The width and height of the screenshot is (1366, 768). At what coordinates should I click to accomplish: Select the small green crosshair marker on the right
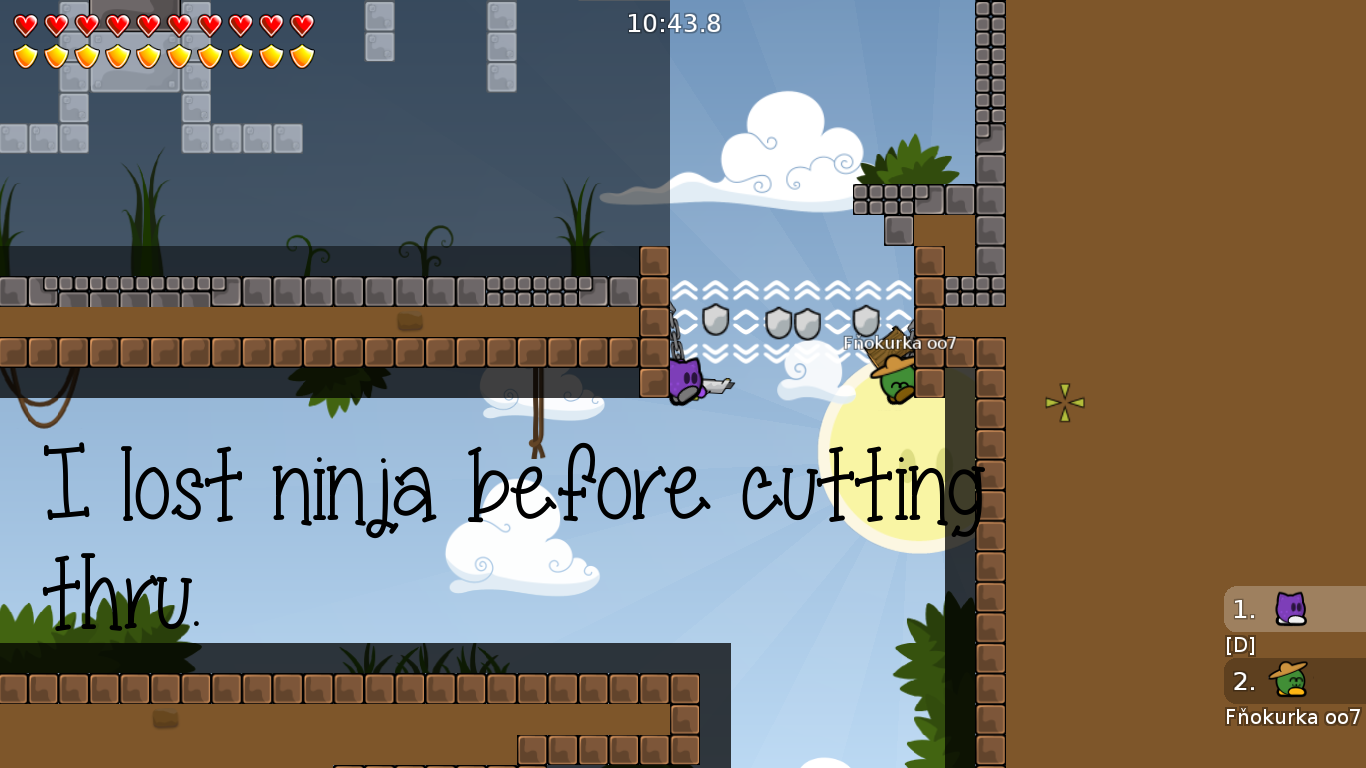(1063, 402)
